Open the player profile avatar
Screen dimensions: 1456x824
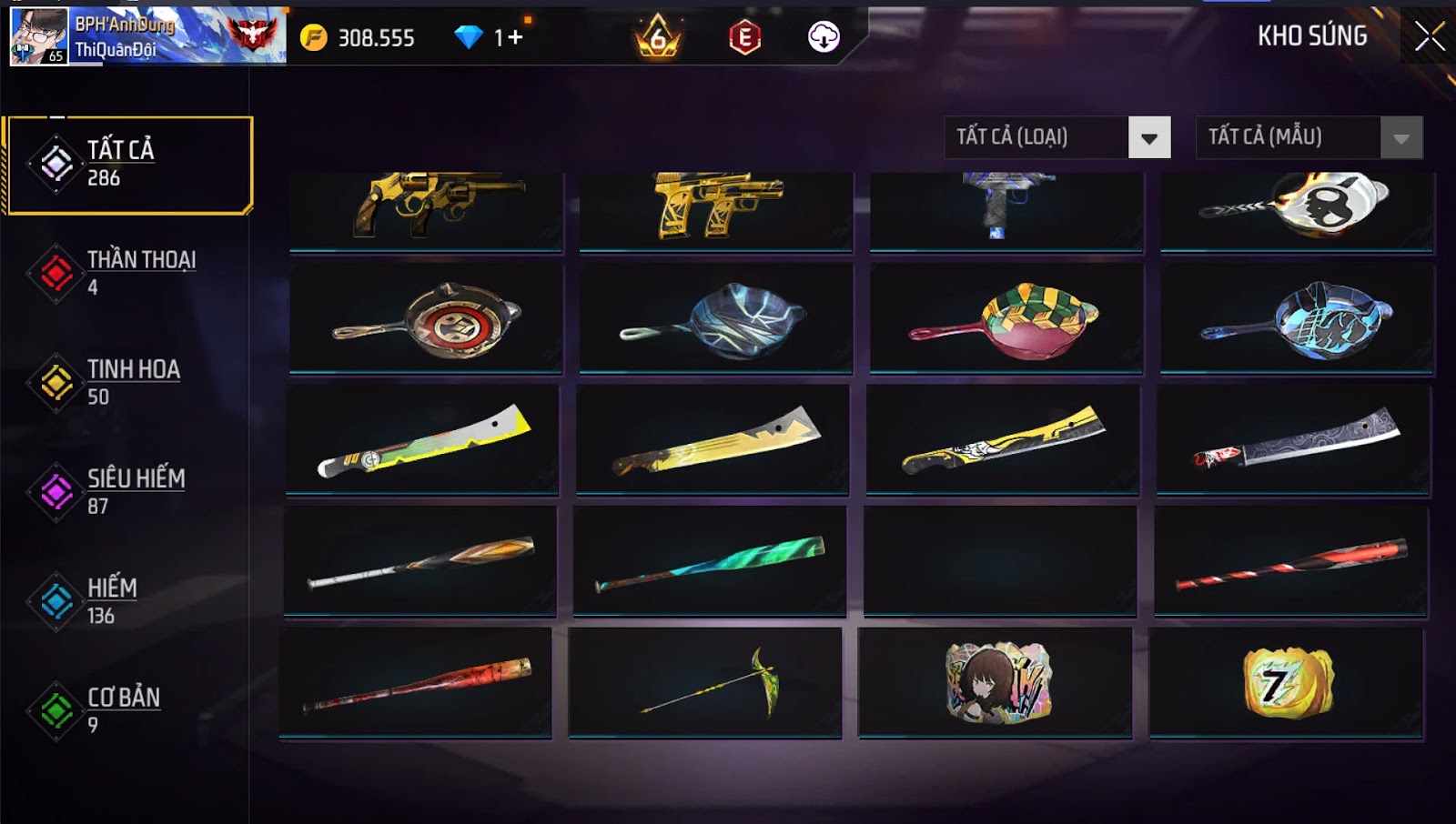(38, 36)
